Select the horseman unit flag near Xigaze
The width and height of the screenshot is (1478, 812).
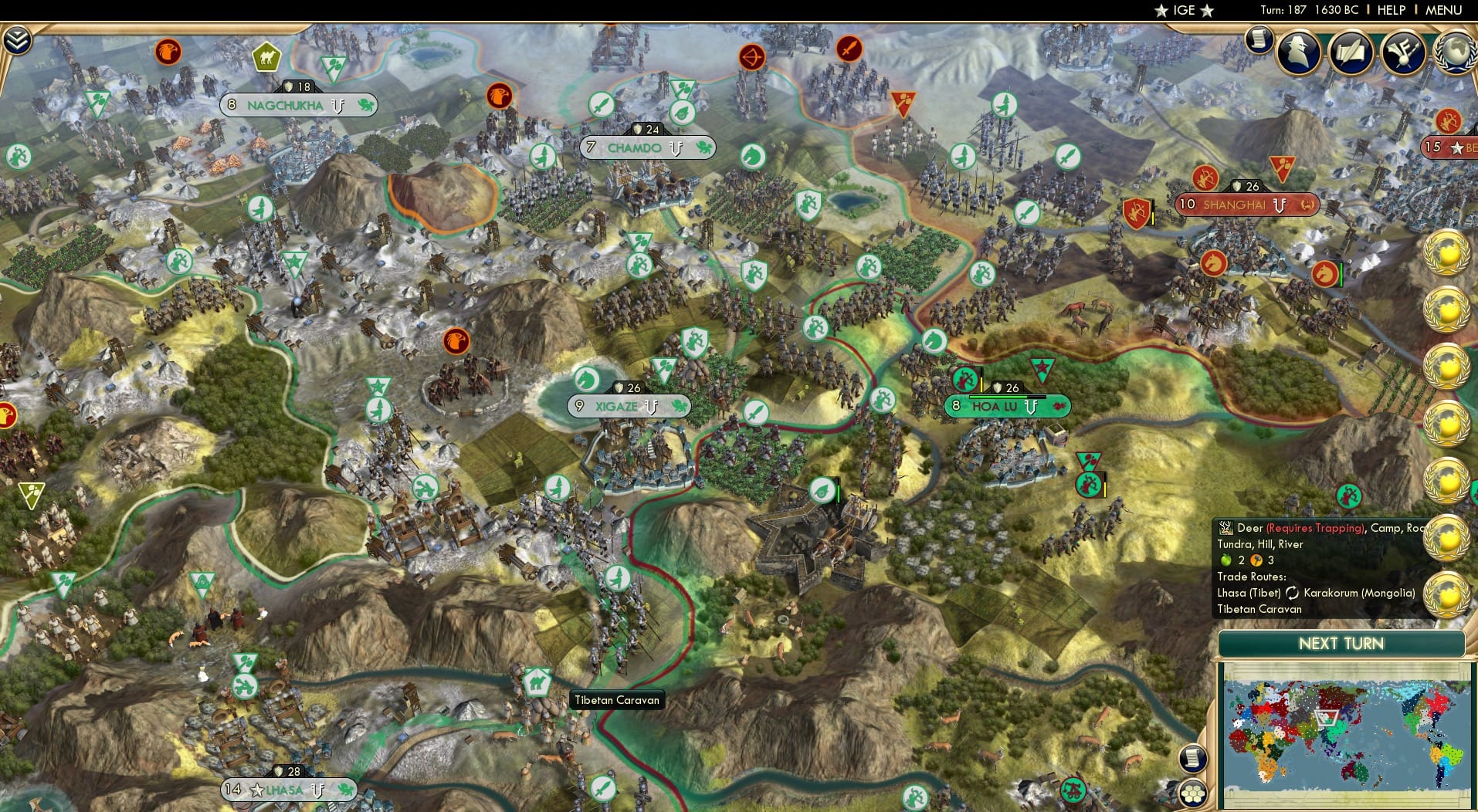[588, 379]
